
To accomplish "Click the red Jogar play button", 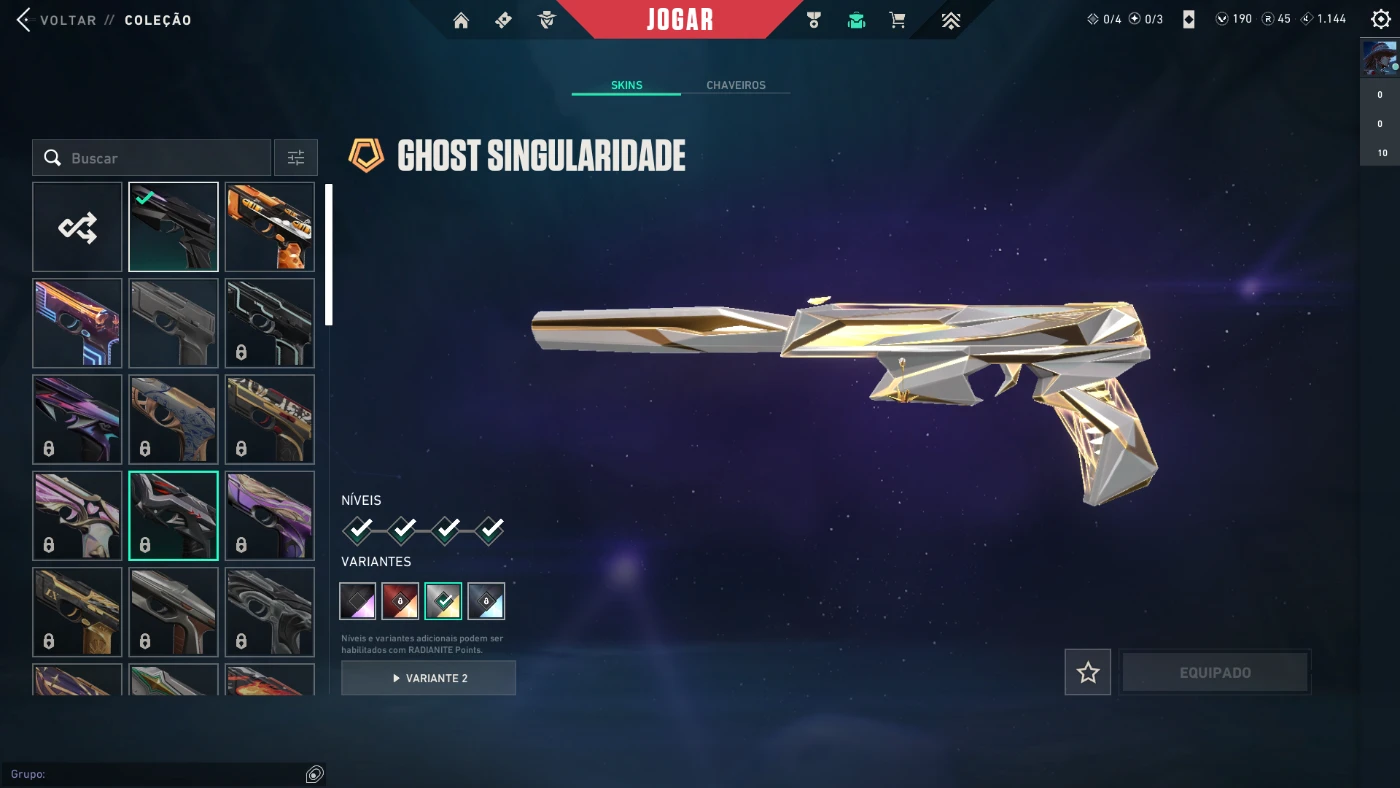I will pyautogui.click(x=680, y=20).
